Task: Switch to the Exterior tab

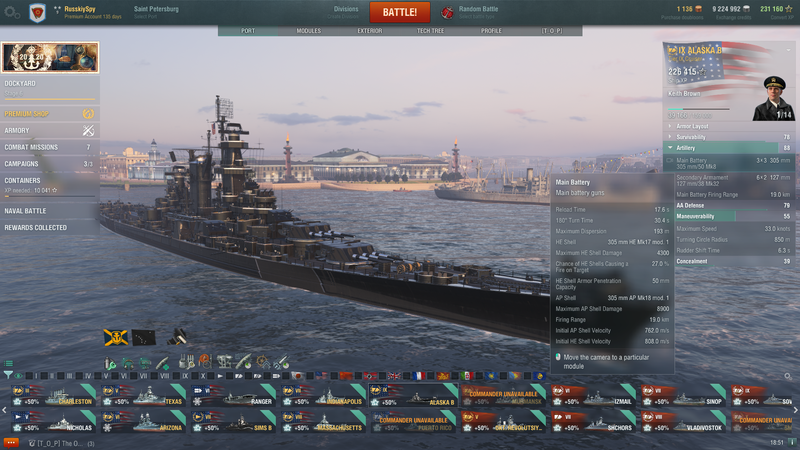Action: (x=369, y=31)
